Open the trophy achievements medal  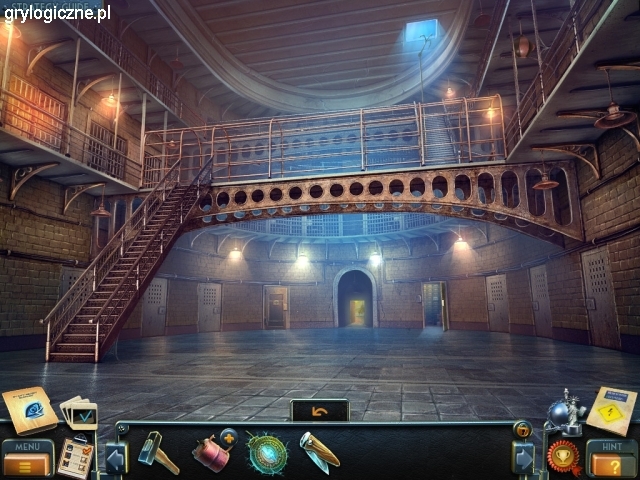563,456
